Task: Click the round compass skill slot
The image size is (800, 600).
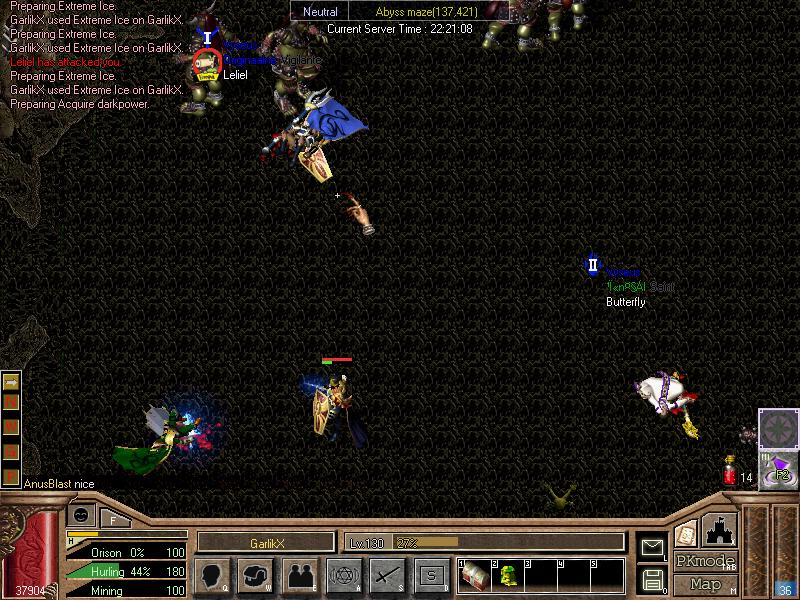Action: (x=778, y=429)
